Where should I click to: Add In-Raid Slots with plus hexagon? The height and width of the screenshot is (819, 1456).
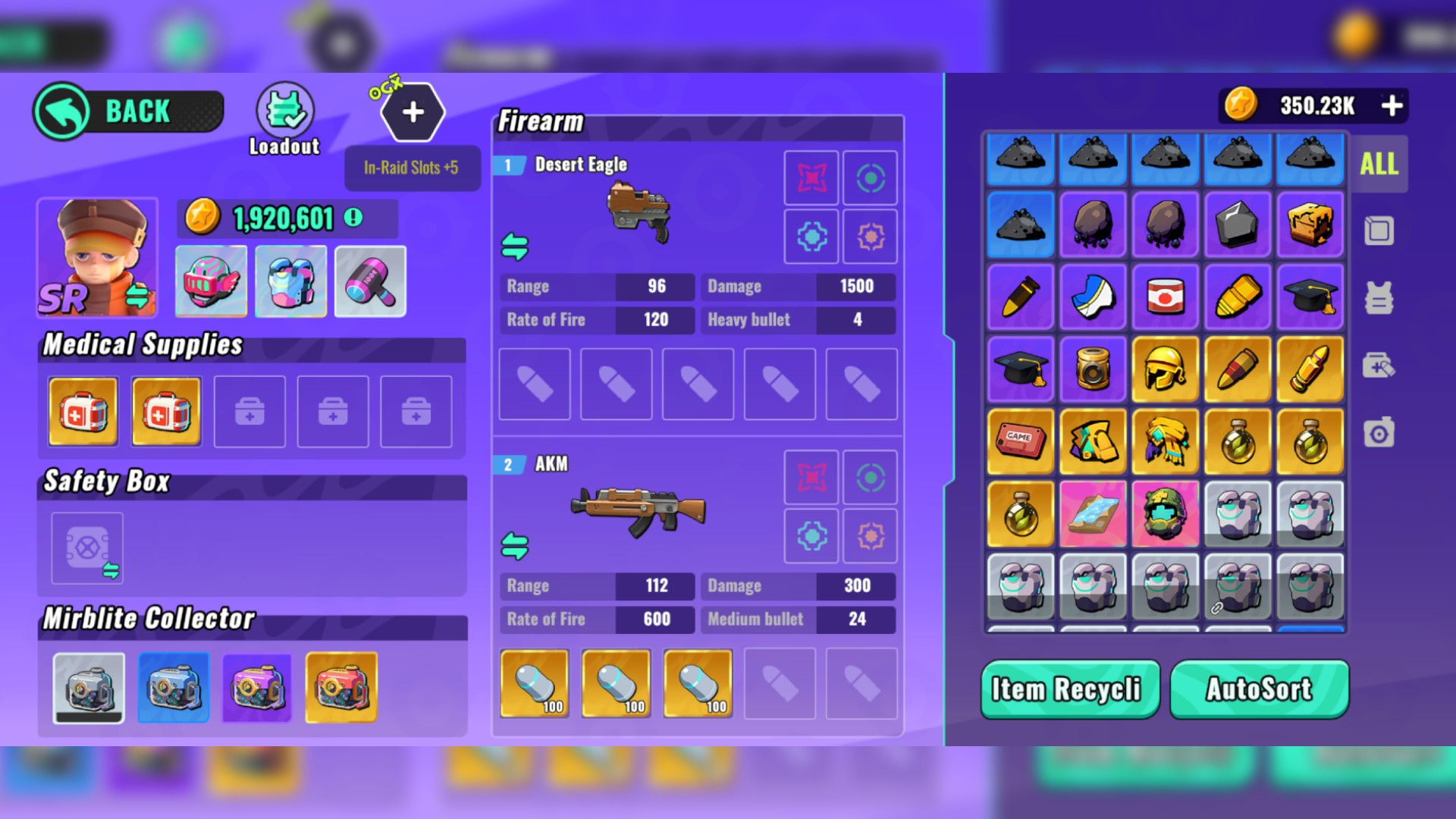413,112
